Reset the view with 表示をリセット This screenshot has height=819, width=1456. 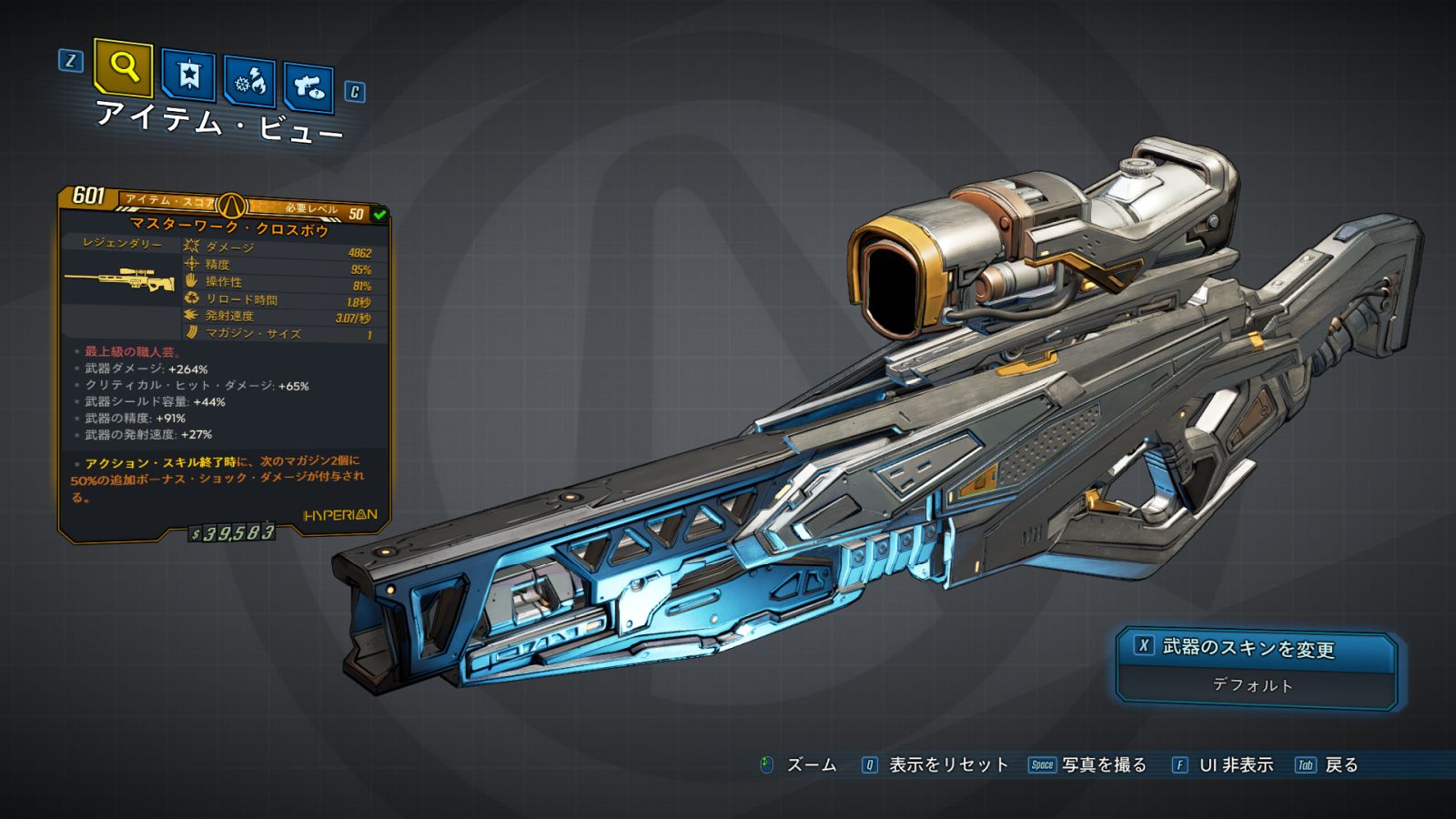pyautogui.click(x=946, y=765)
